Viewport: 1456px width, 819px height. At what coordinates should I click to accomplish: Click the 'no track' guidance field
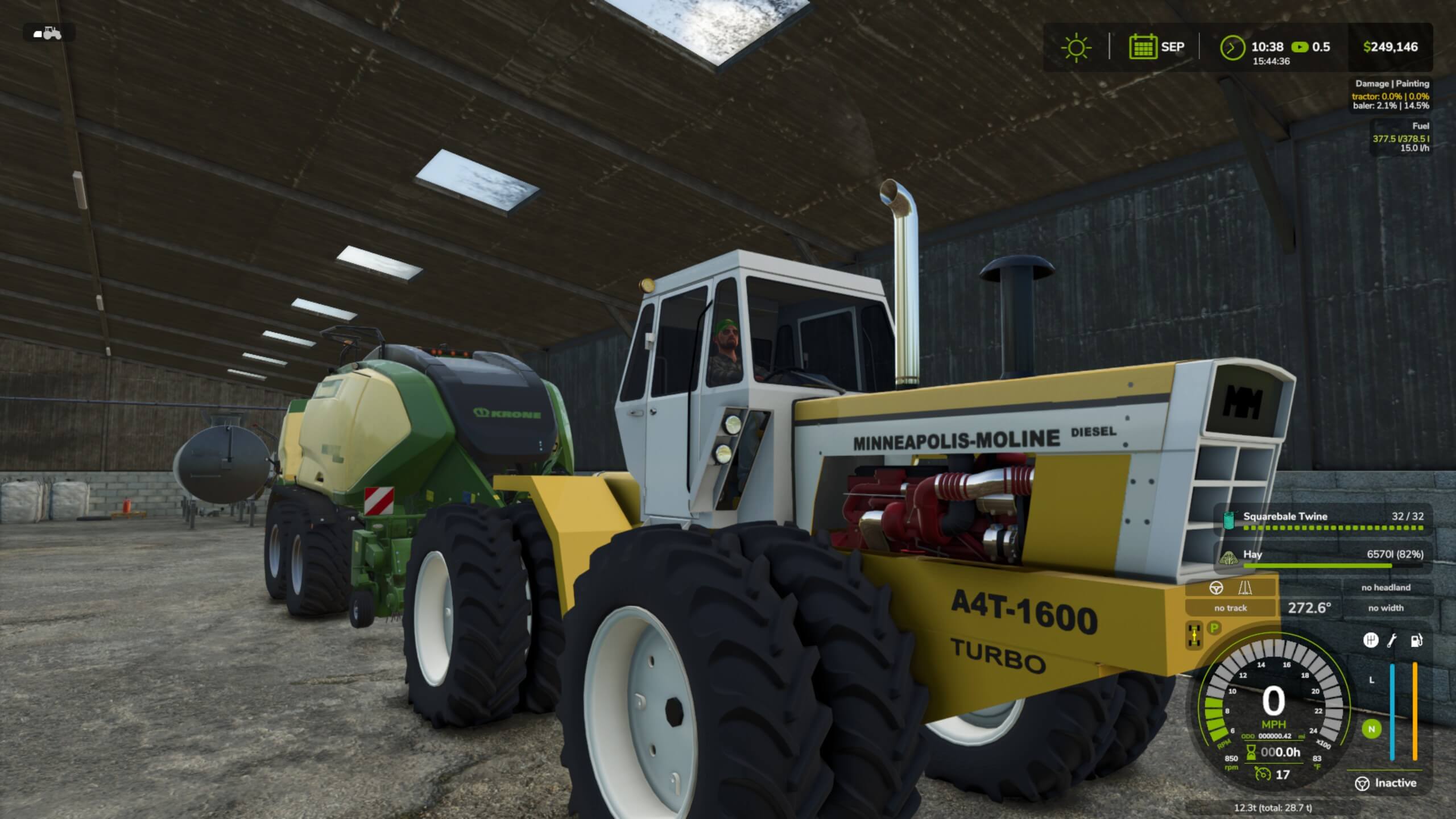click(x=1230, y=608)
